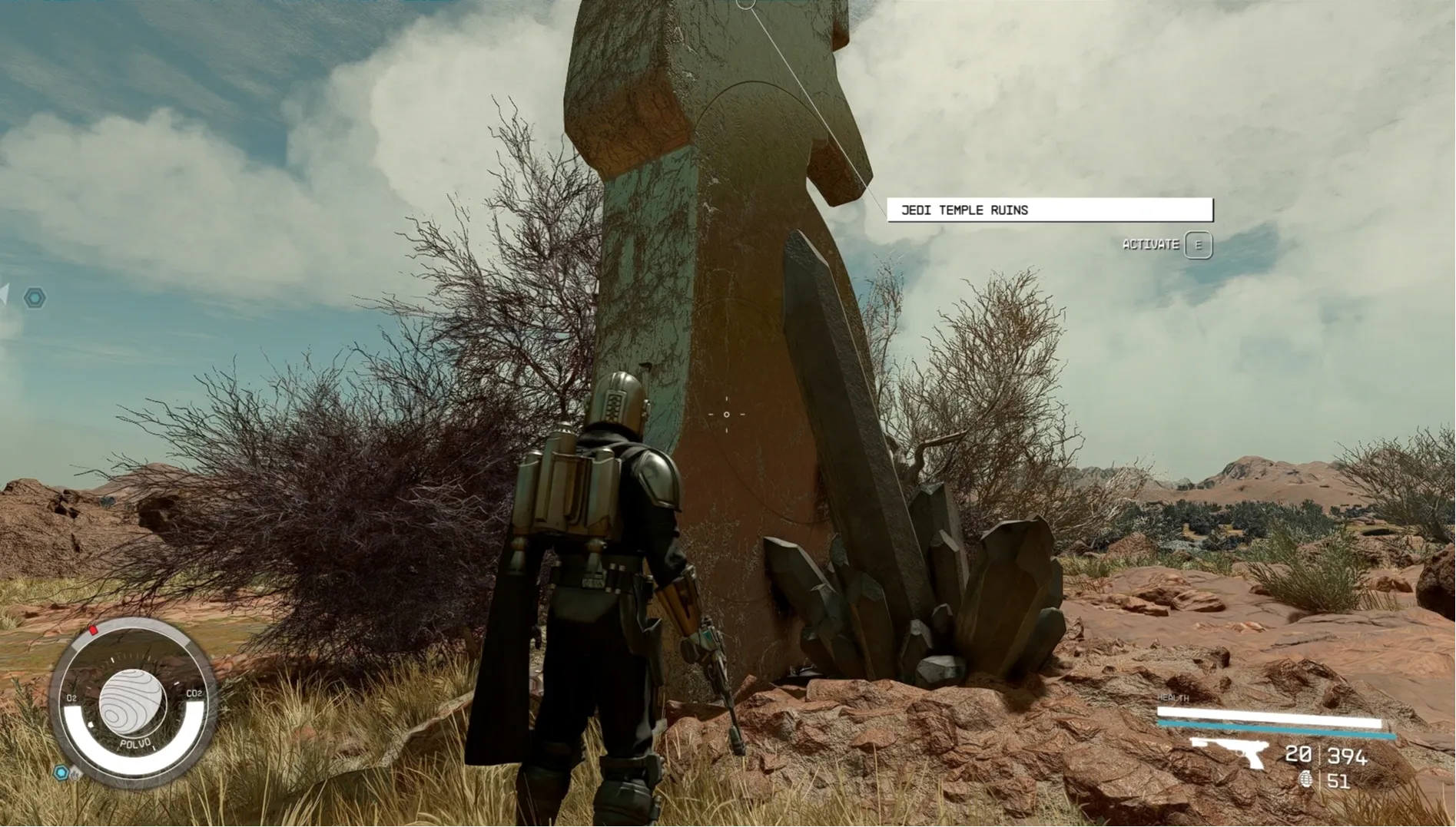
Task: Select the Jedi Temple Ruins label
Action: coord(1050,210)
